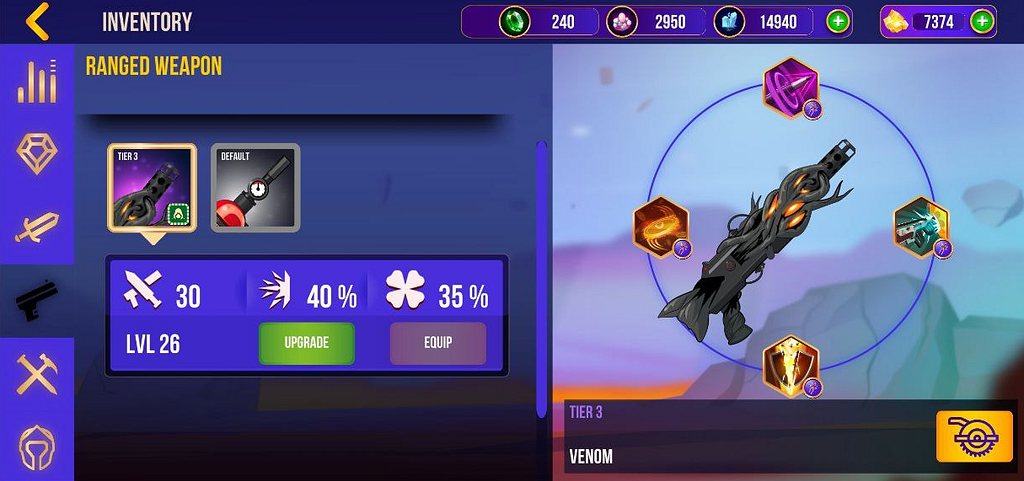Select the orange fire swirl perk hexagon
This screenshot has height=481, width=1024.
click(x=660, y=226)
